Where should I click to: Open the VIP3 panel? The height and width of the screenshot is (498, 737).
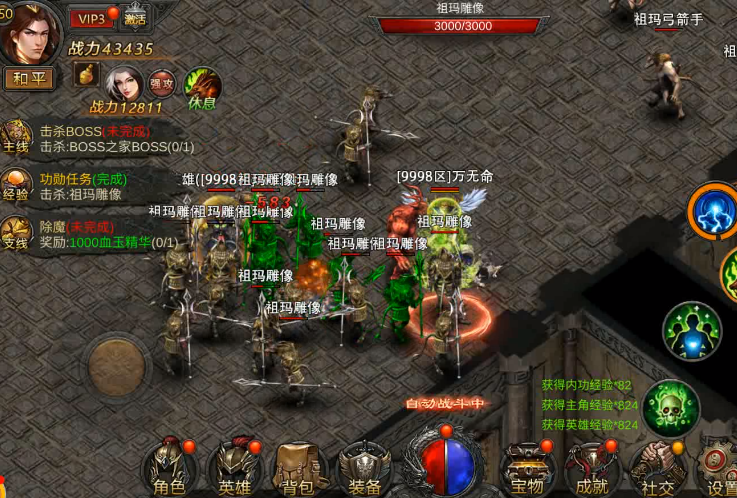tap(92, 18)
